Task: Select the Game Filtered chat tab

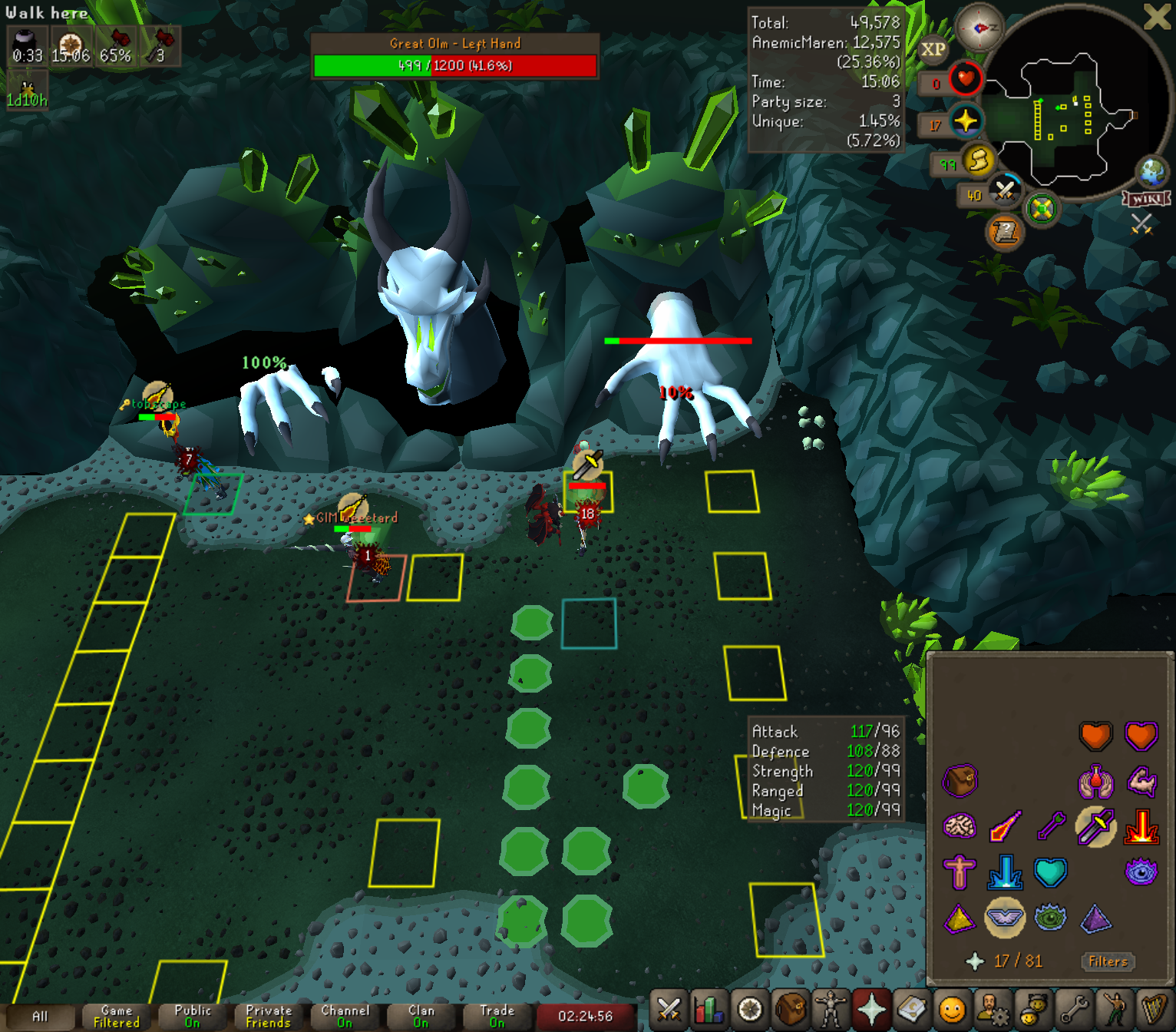Action: (x=116, y=1016)
